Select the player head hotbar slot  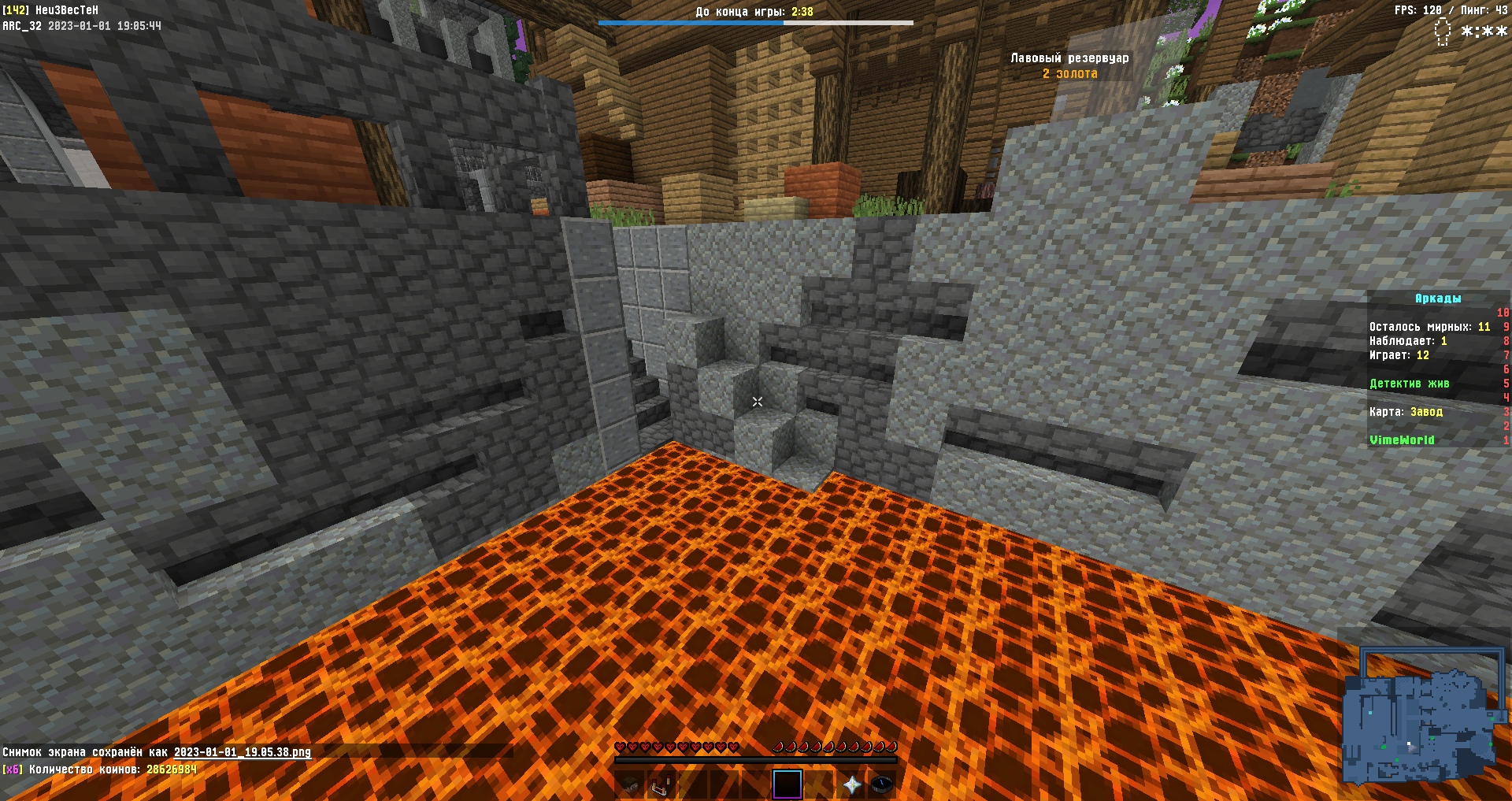point(630,784)
